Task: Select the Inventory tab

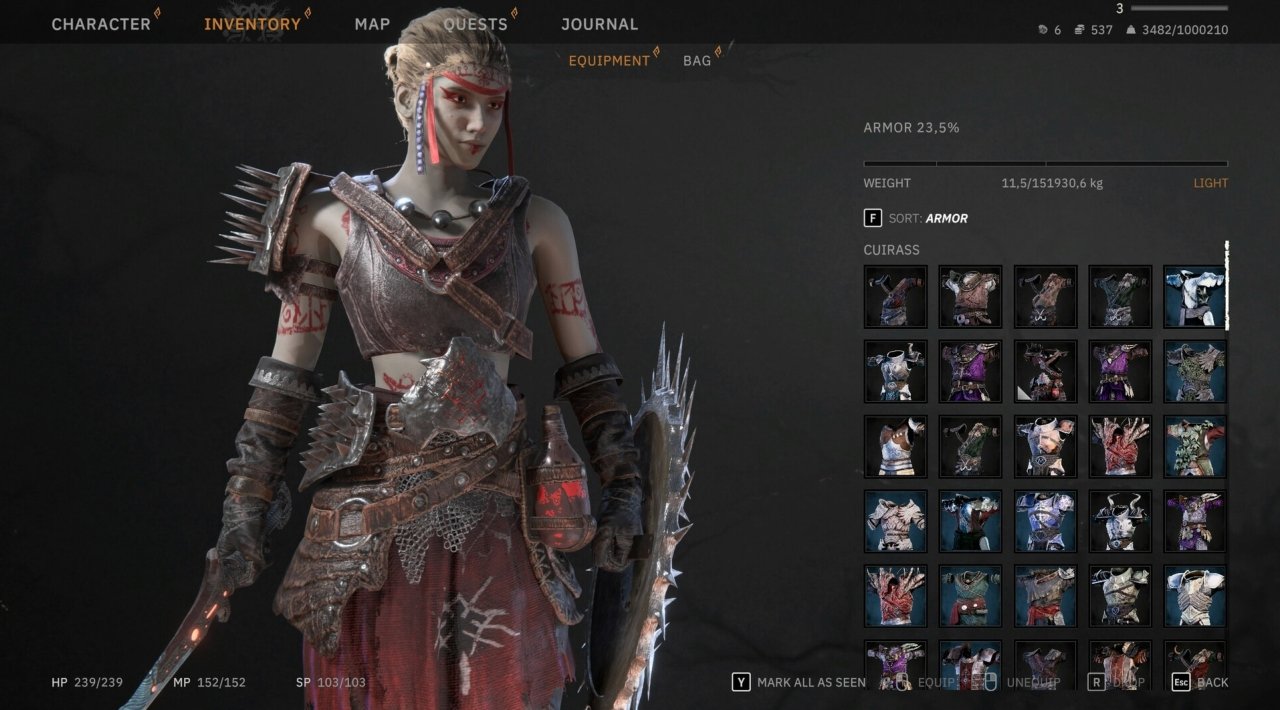Action: [252, 24]
